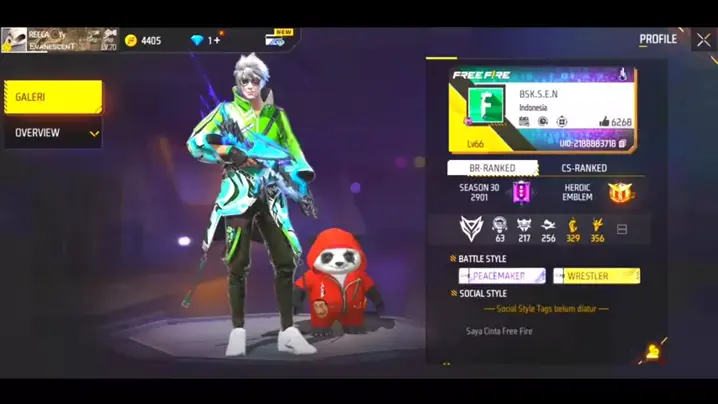
Task: Add diamonds via the diamond counter
Action: (x=205, y=41)
